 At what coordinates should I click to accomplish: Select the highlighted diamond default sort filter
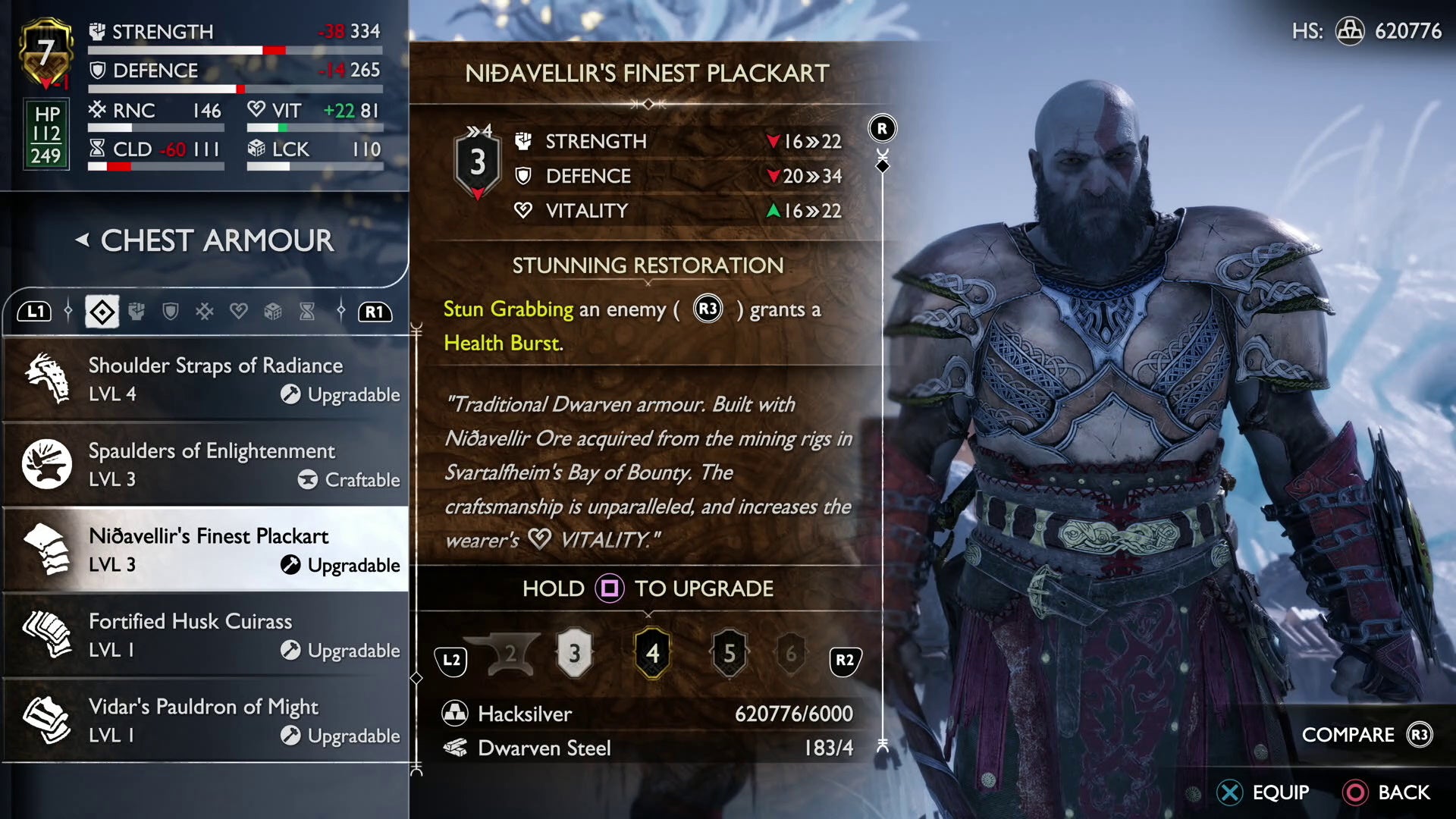(102, 312)
